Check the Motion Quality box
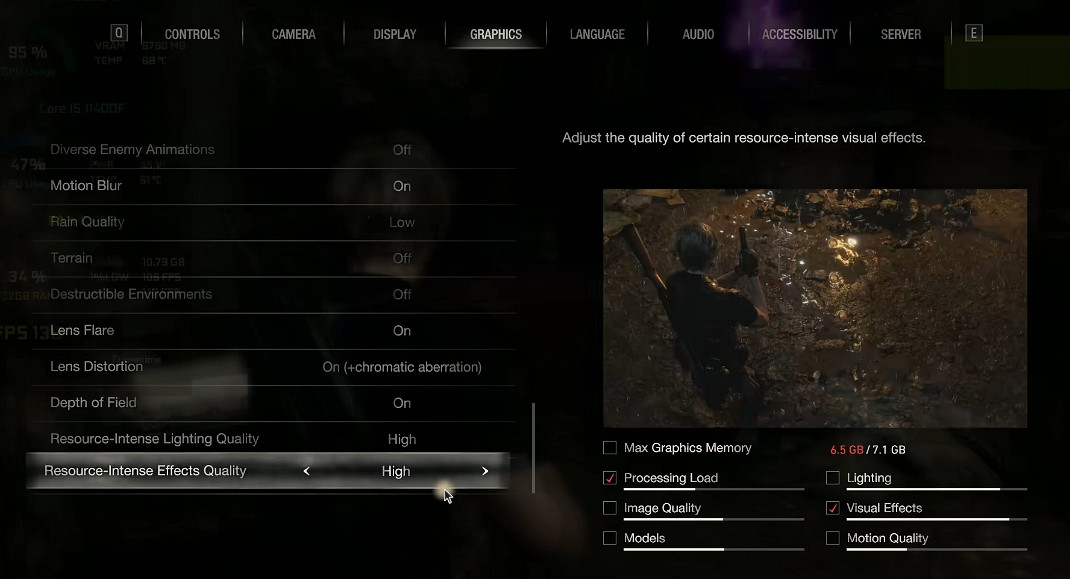 pos(833,538)
